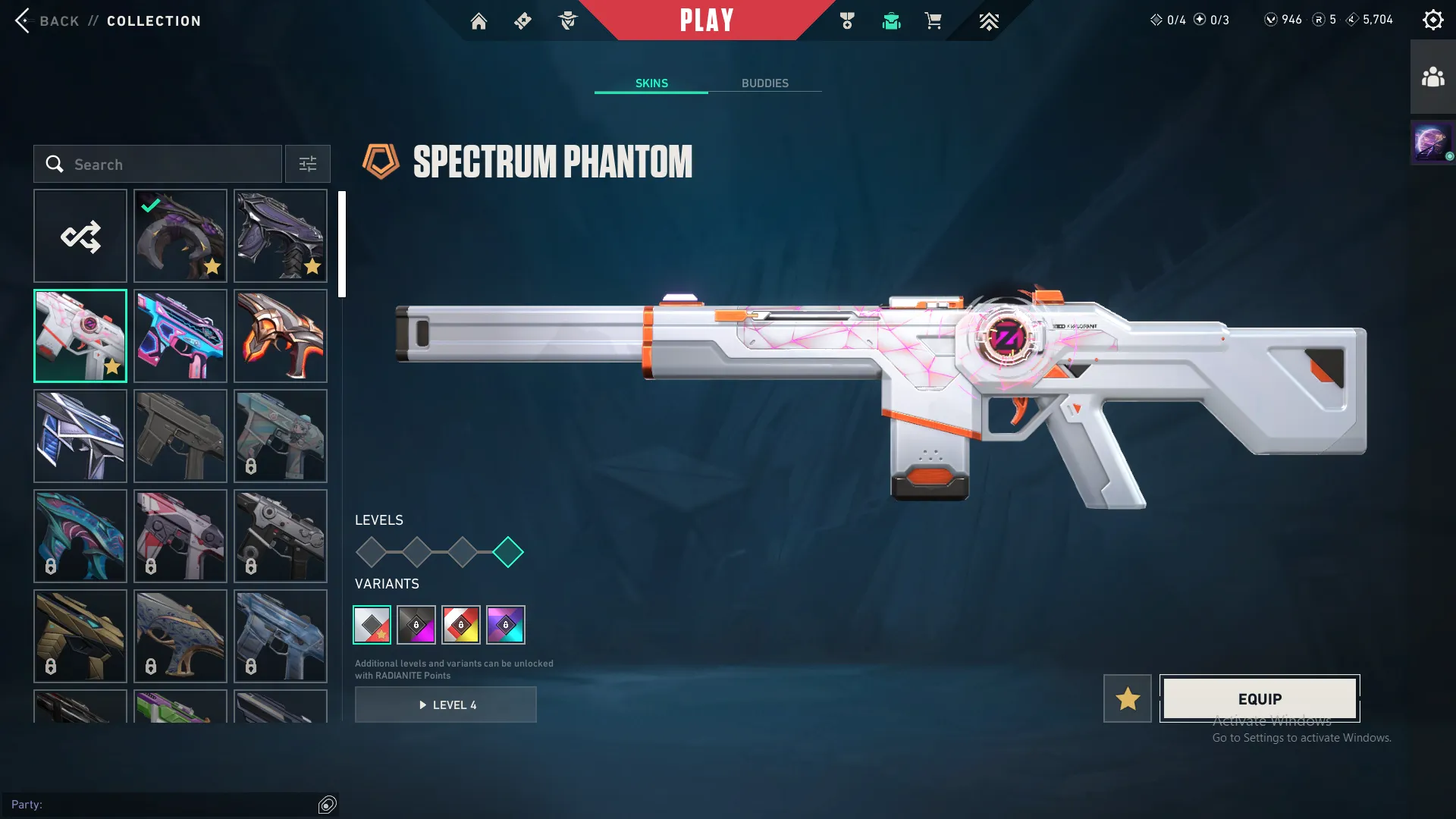Select the purple locked Spectrum variant
The width and height of the screenshot is (1456, 819).
pyautogui.click(x=505, y=625)
